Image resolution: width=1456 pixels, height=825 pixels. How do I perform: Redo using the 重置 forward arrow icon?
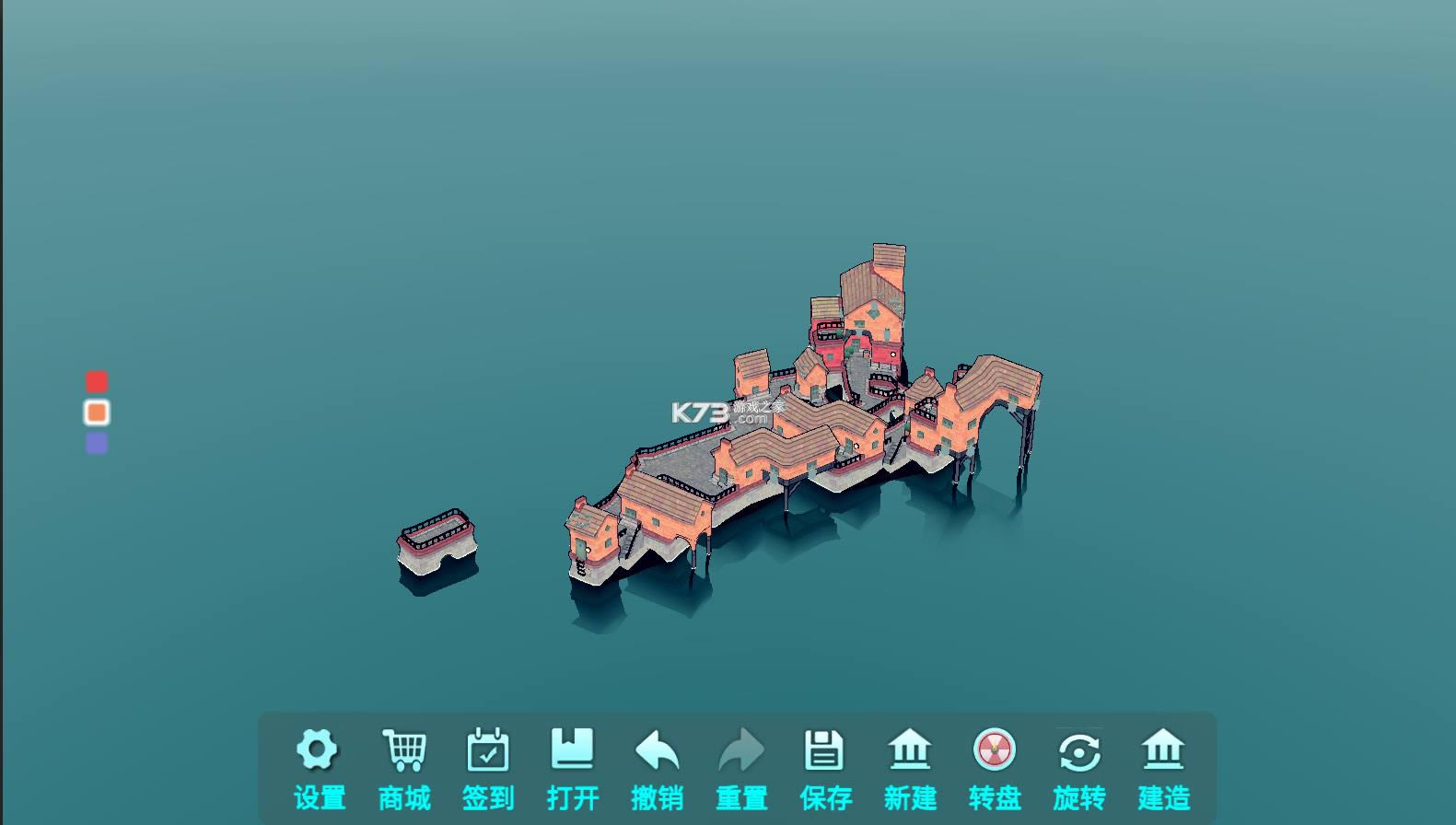[x=741, y=749]
